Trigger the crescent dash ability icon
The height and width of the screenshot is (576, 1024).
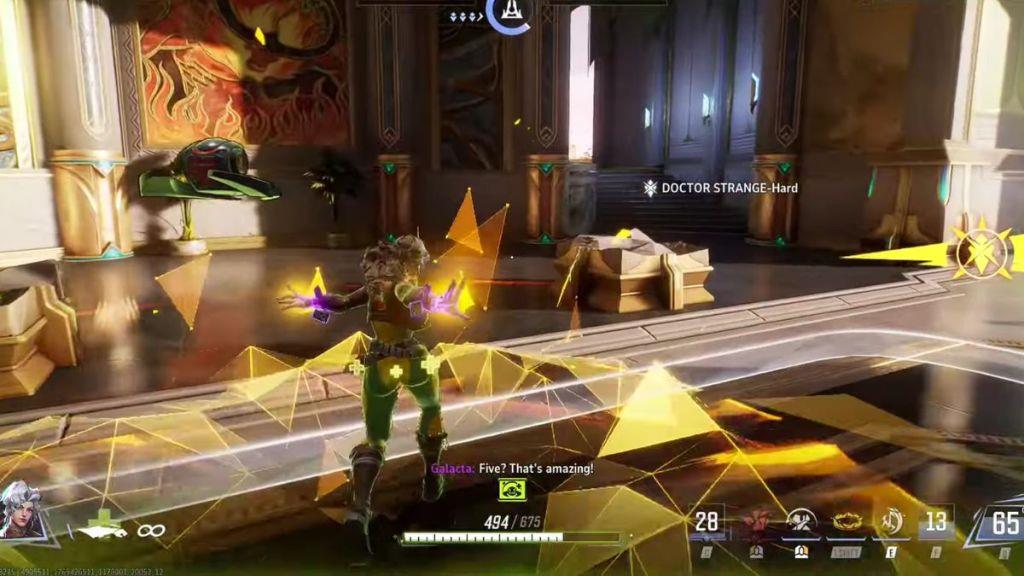point(890,522)
